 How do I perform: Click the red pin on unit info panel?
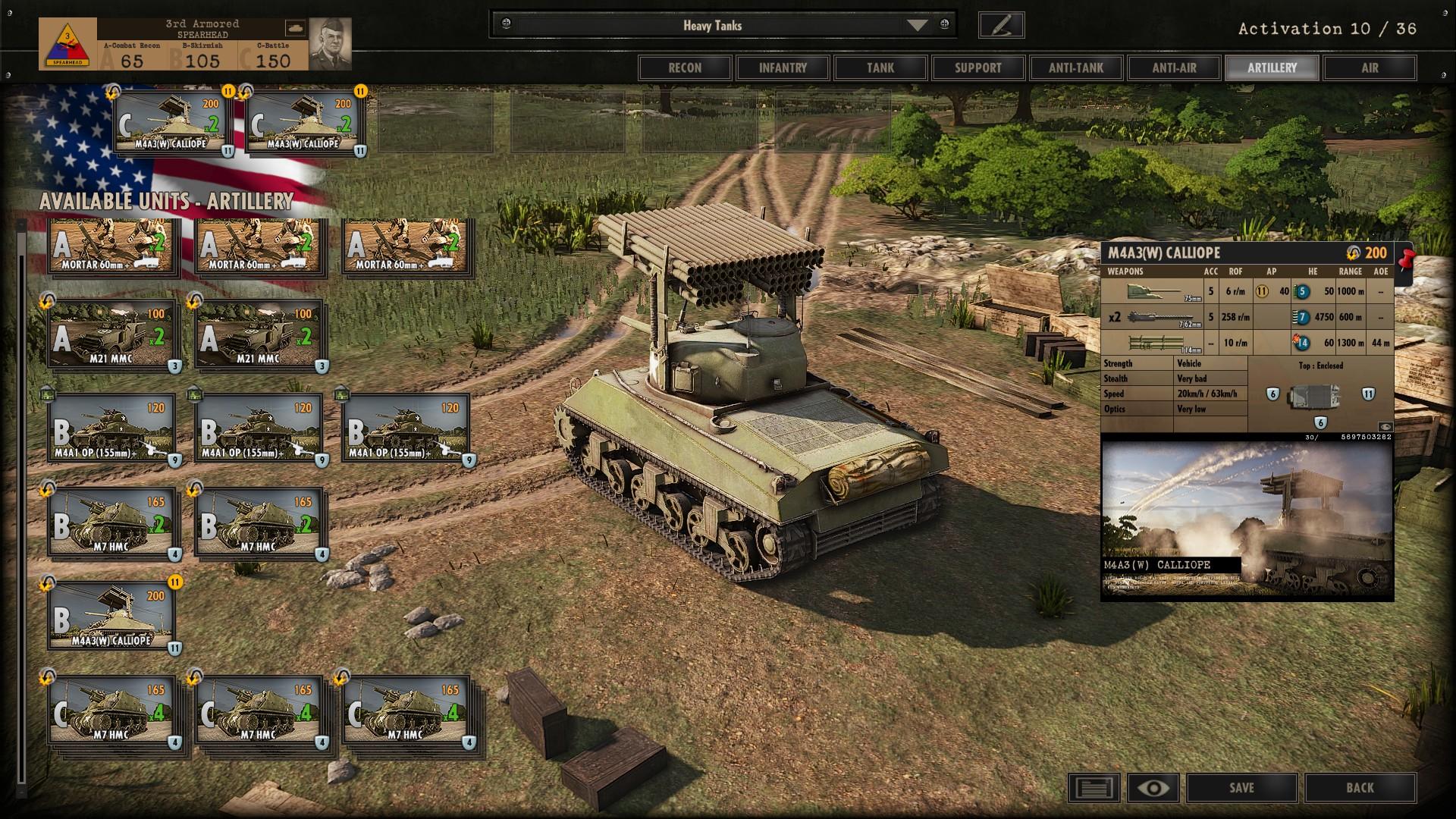point(1405,258)
